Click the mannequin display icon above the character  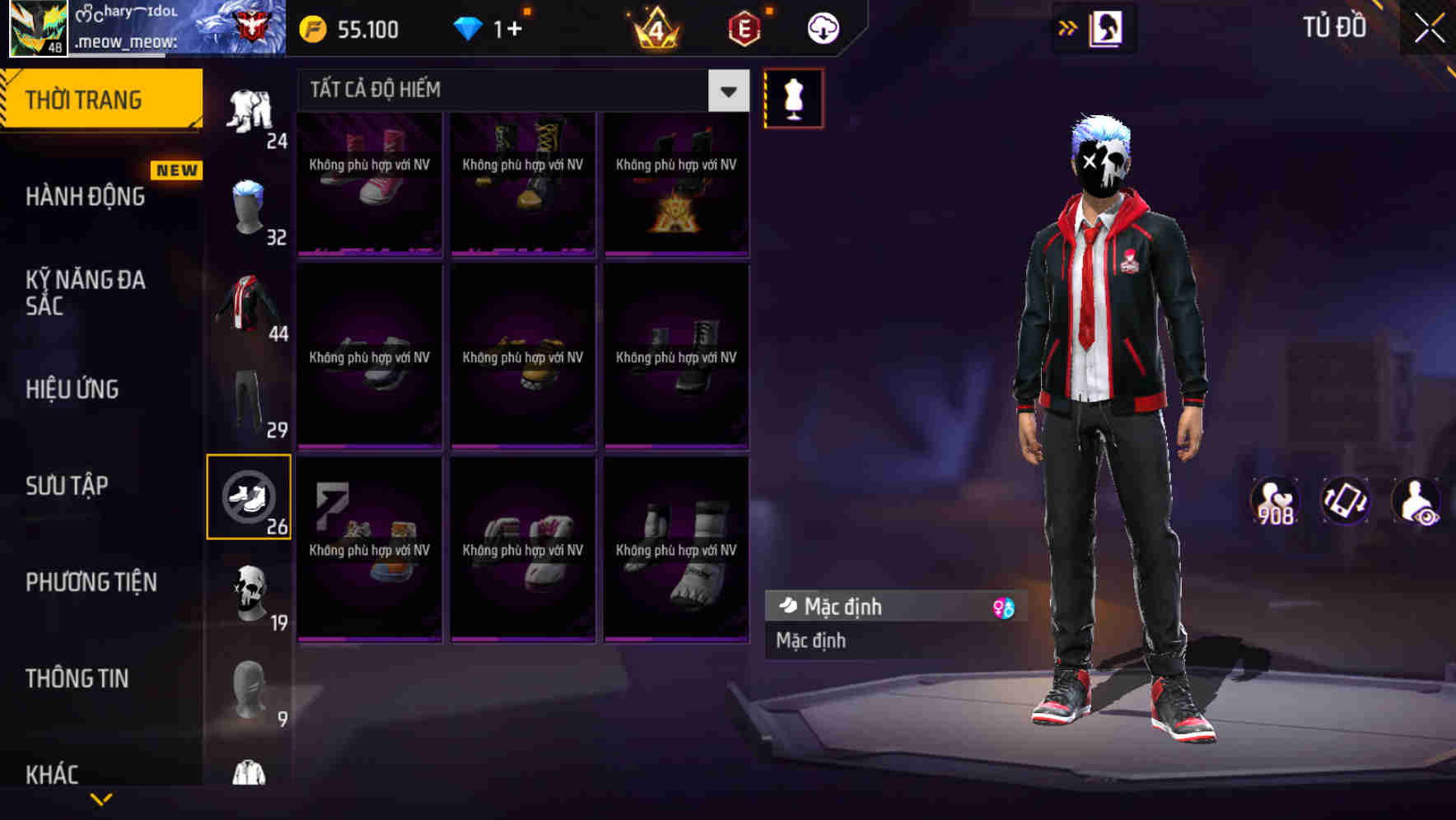pyautogui.click(x=793, y=98)
